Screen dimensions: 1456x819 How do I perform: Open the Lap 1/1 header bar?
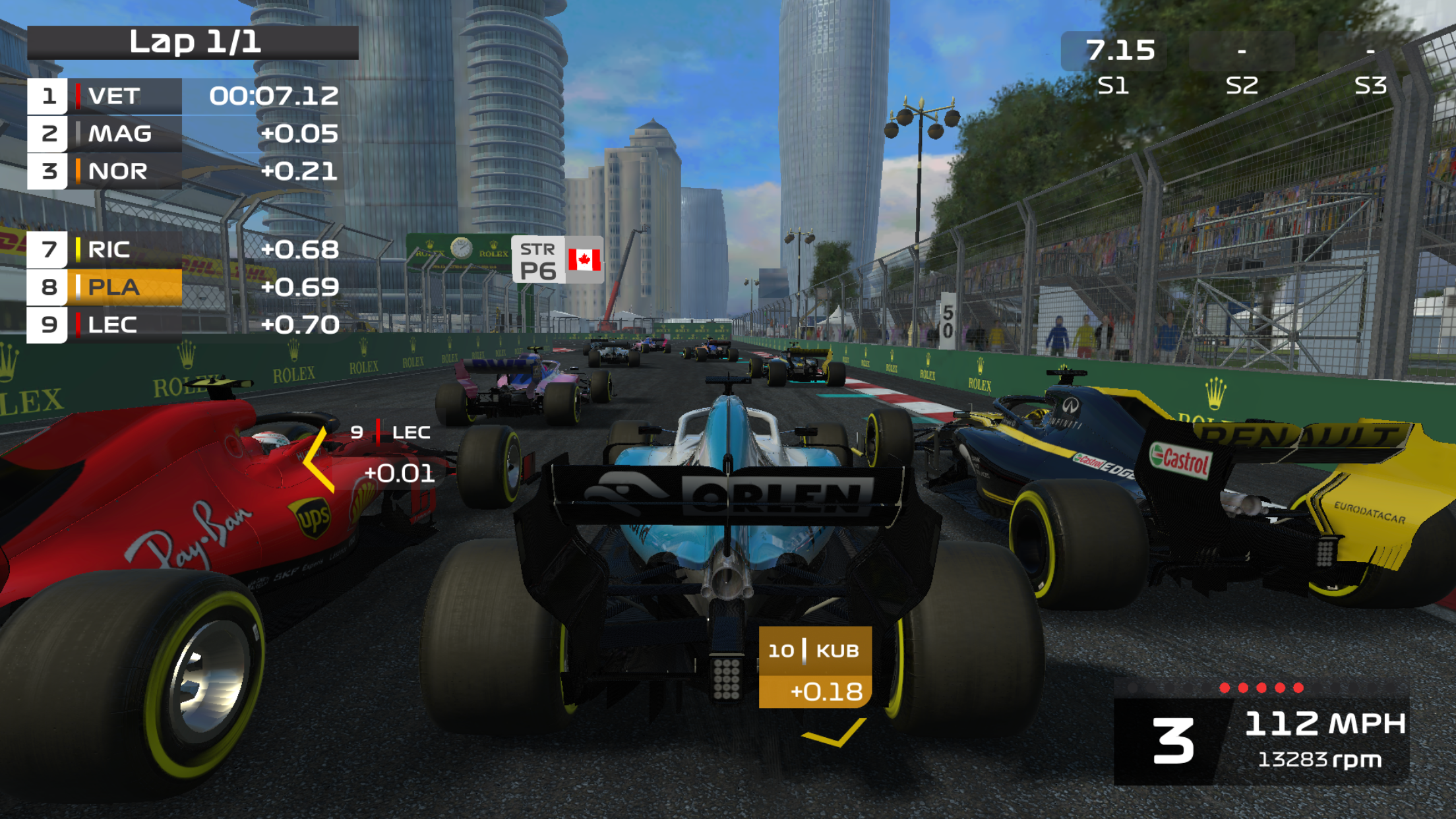[195, 43]
